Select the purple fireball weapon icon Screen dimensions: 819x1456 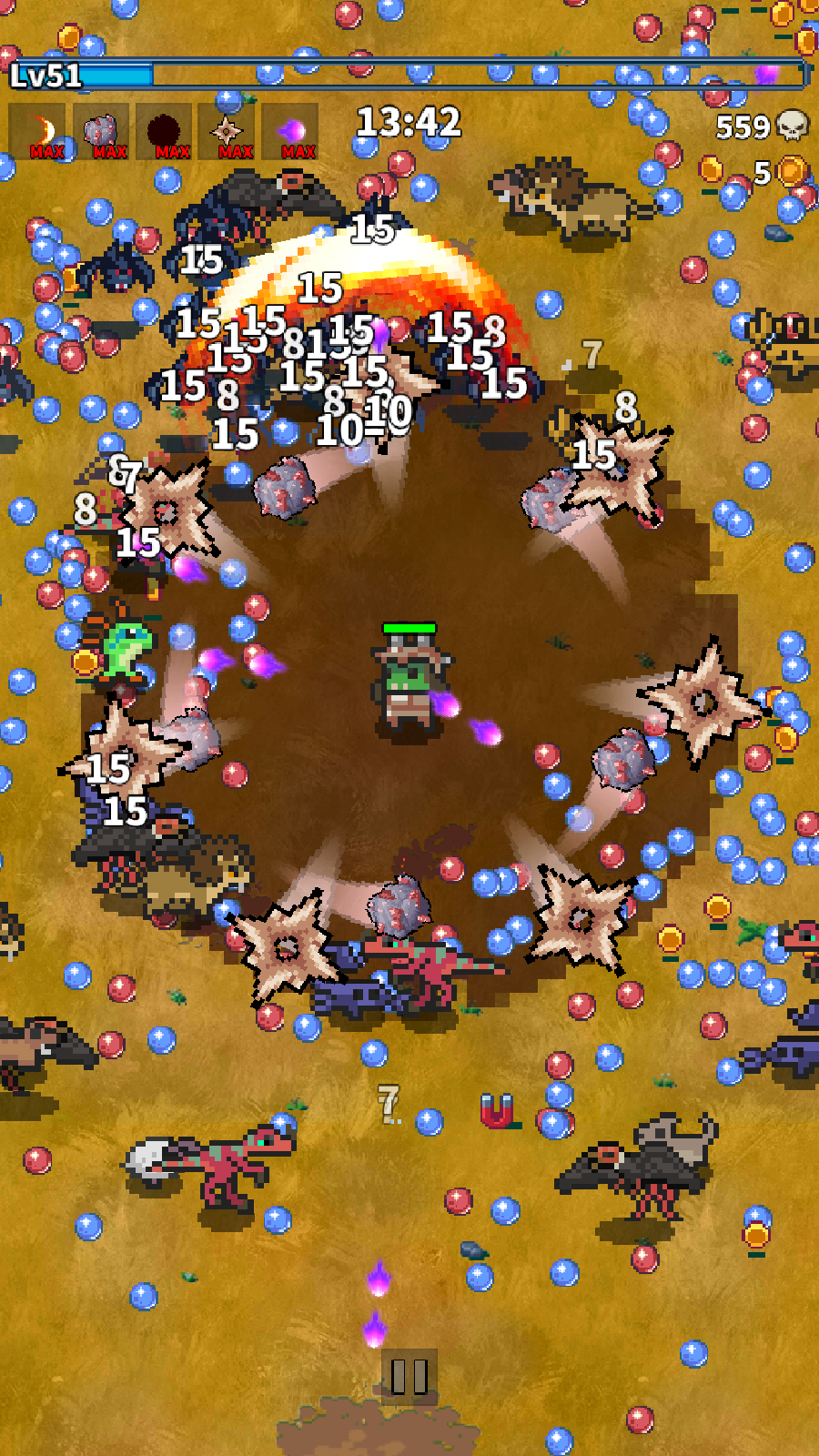point(290,133)
